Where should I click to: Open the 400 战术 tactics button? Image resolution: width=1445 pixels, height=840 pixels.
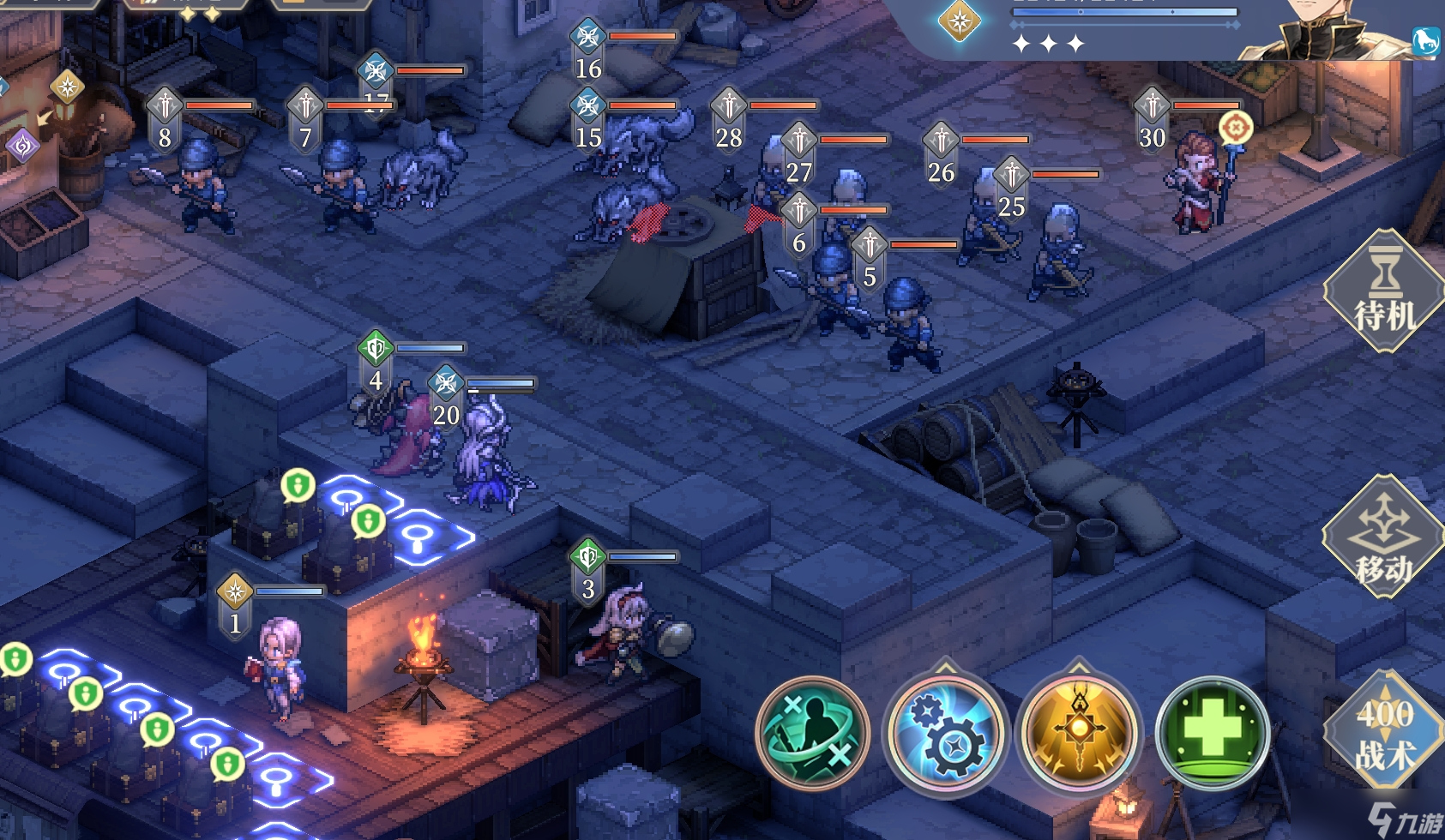point(1384,733)
